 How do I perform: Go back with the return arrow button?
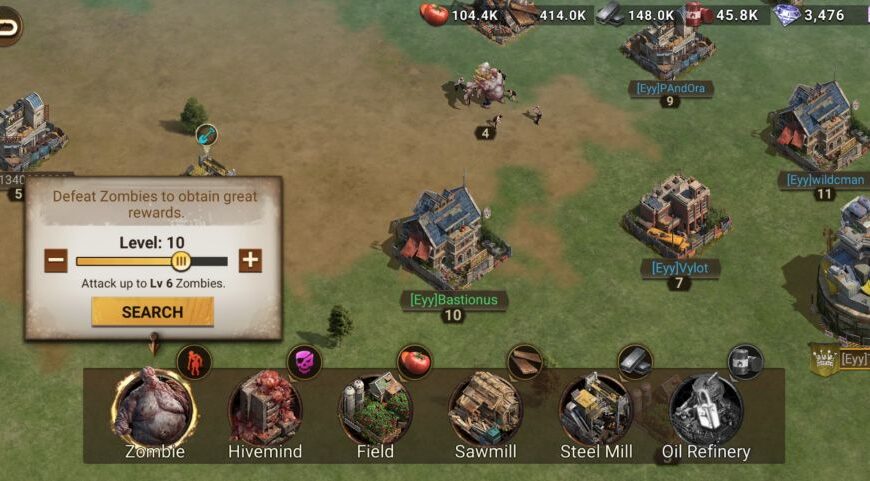click(x=8, y=27)
